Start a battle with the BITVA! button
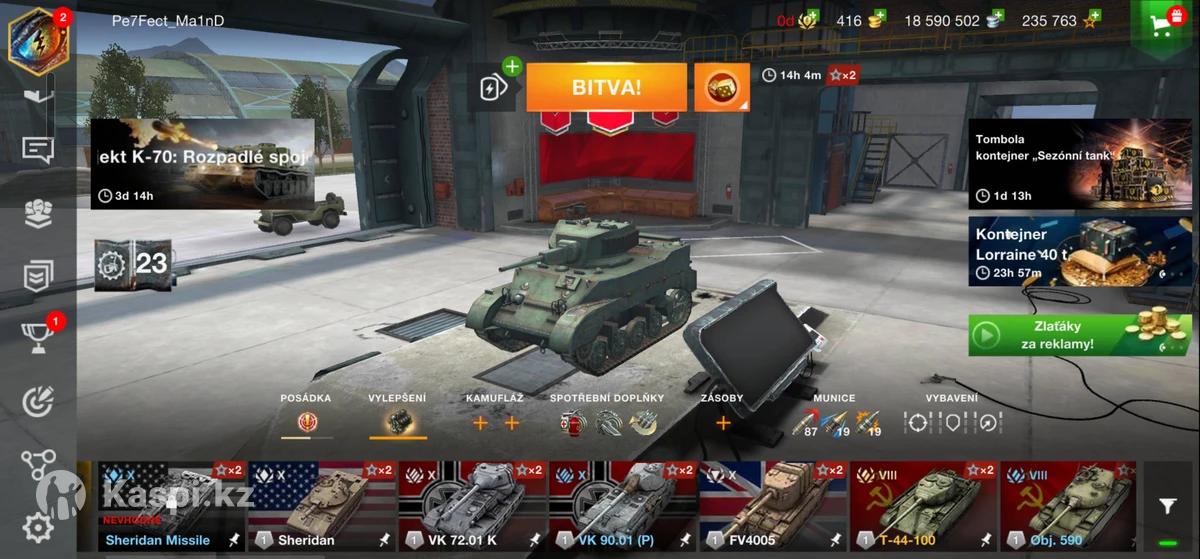 point(606,87)
